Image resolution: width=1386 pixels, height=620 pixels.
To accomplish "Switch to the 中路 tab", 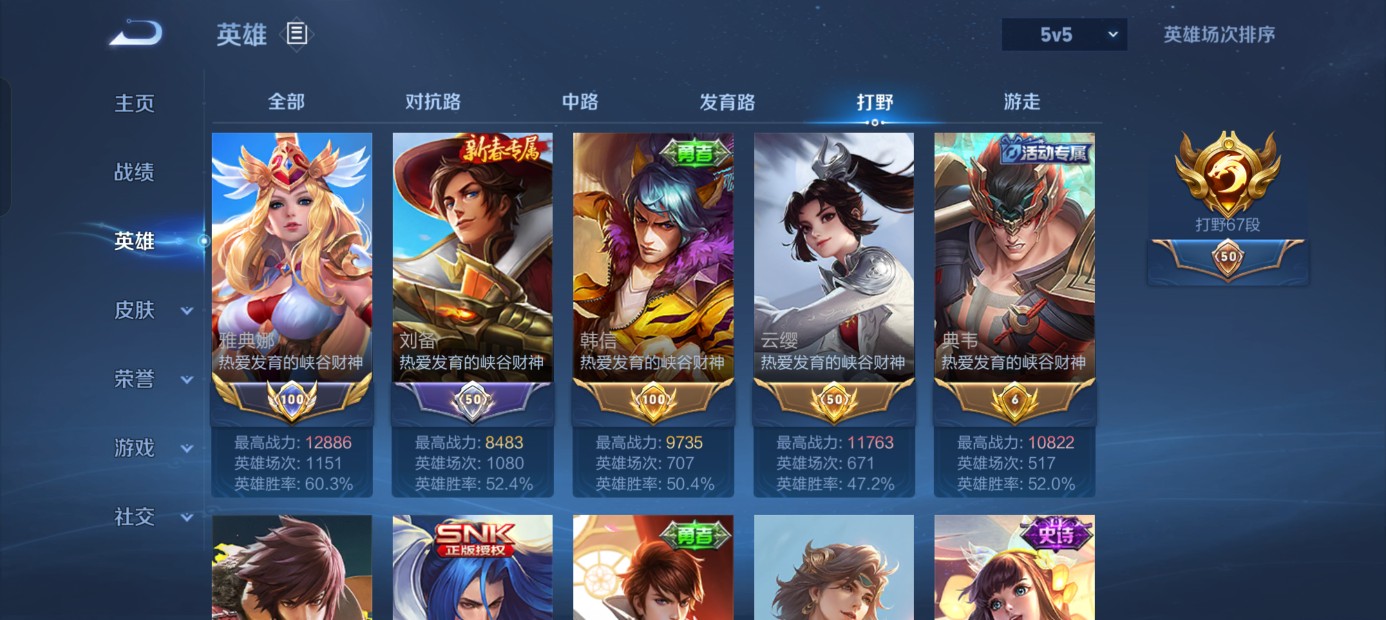I will [580, 102].
